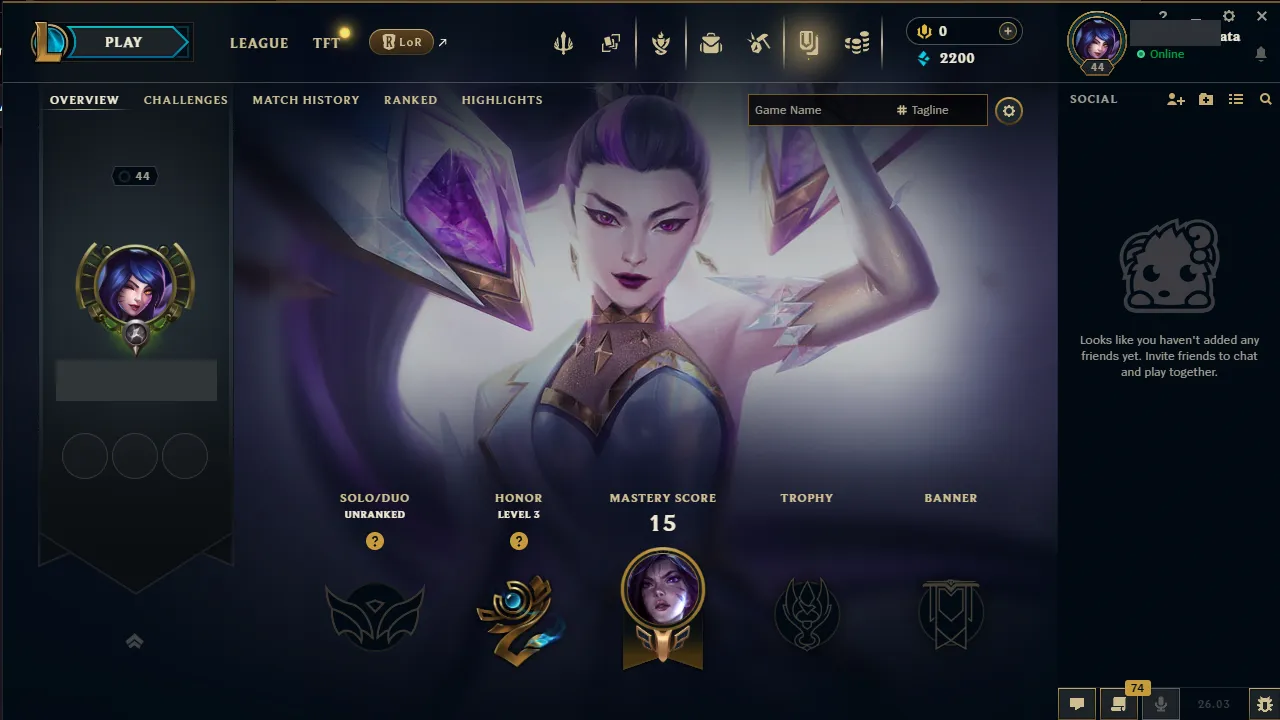Mute the voice chat microphone
This screenshot has width=1280, height=720.
pos(1162,703)
